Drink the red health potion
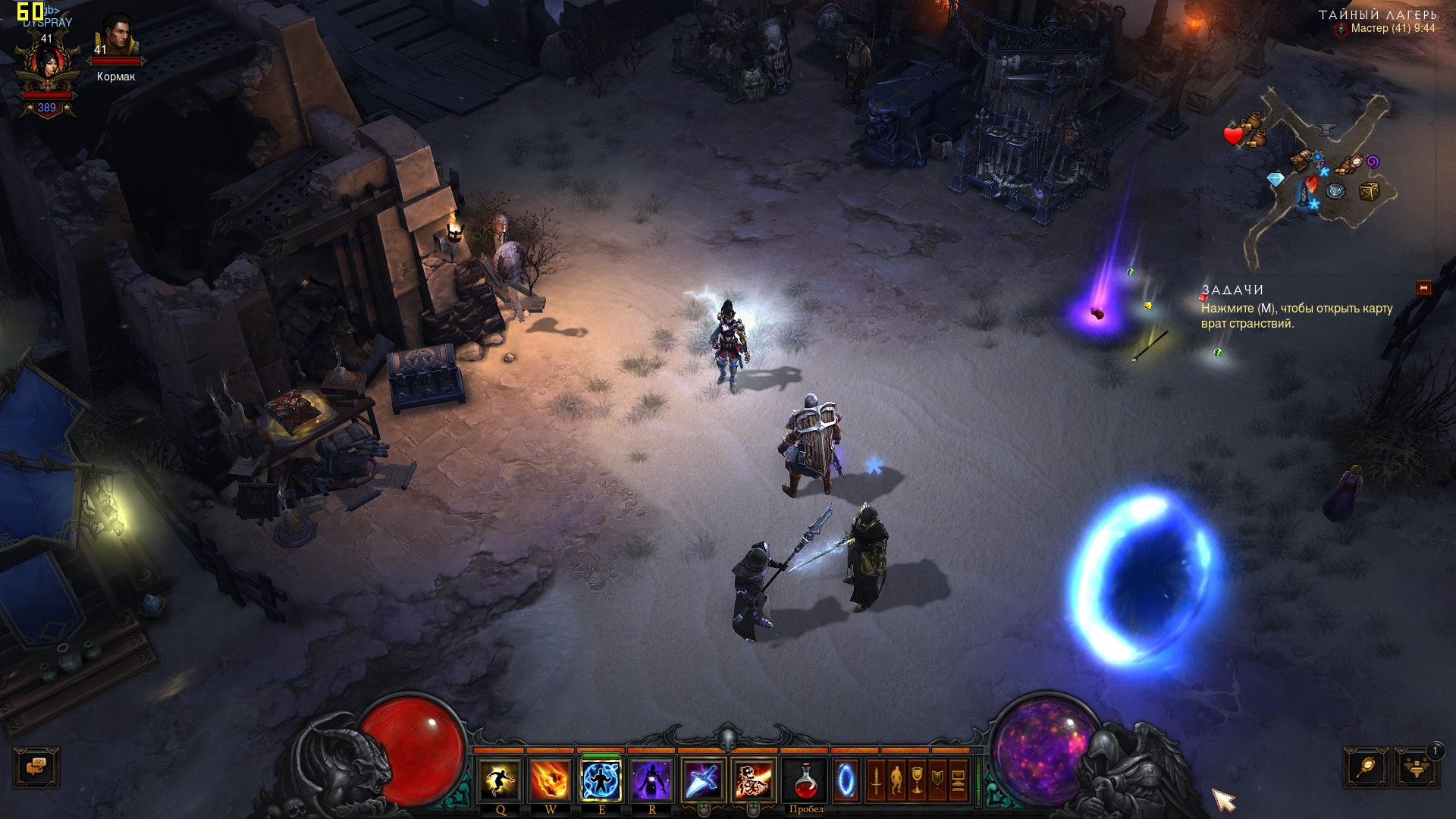Viewport: 1456px width, 819px height. pos(805,780)
